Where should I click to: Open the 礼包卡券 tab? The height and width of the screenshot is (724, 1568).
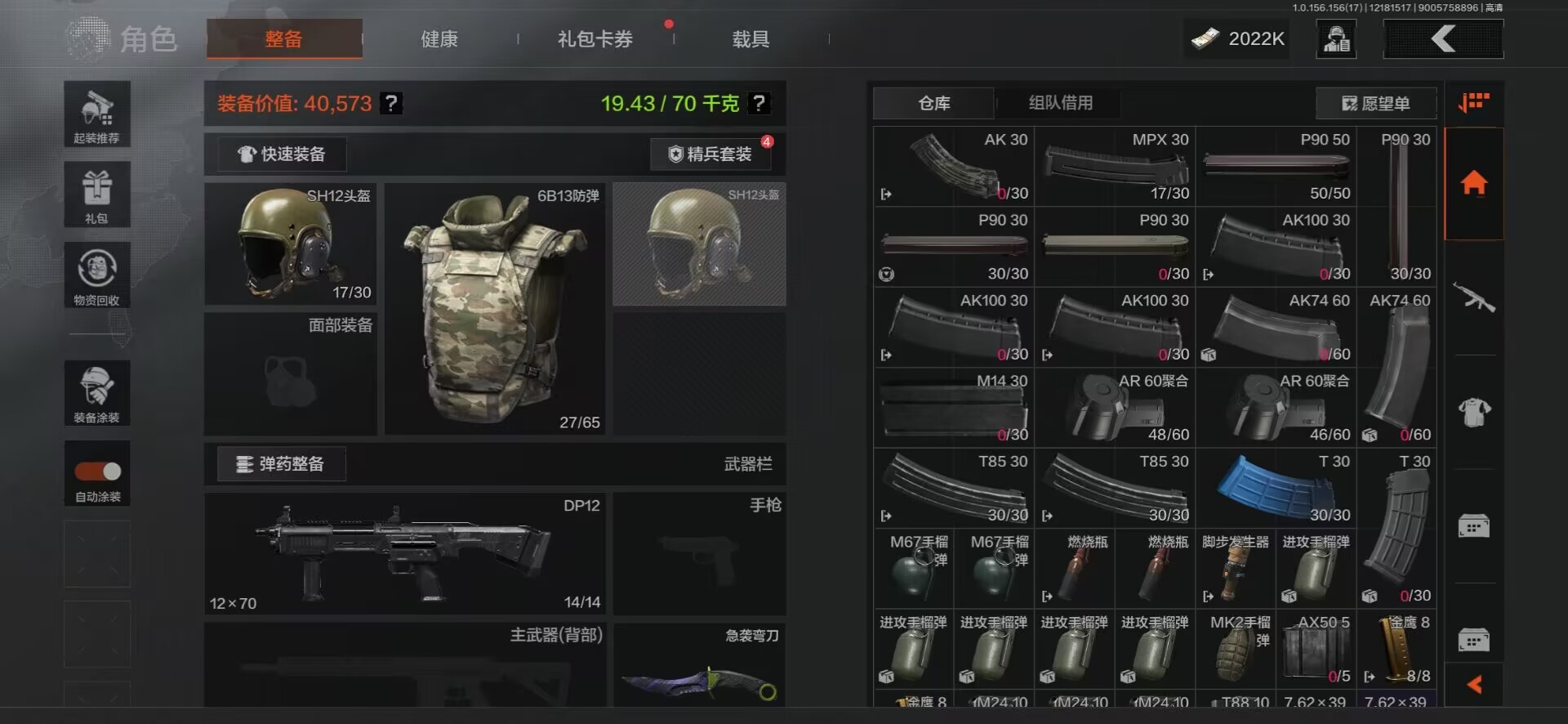point(595,39)
